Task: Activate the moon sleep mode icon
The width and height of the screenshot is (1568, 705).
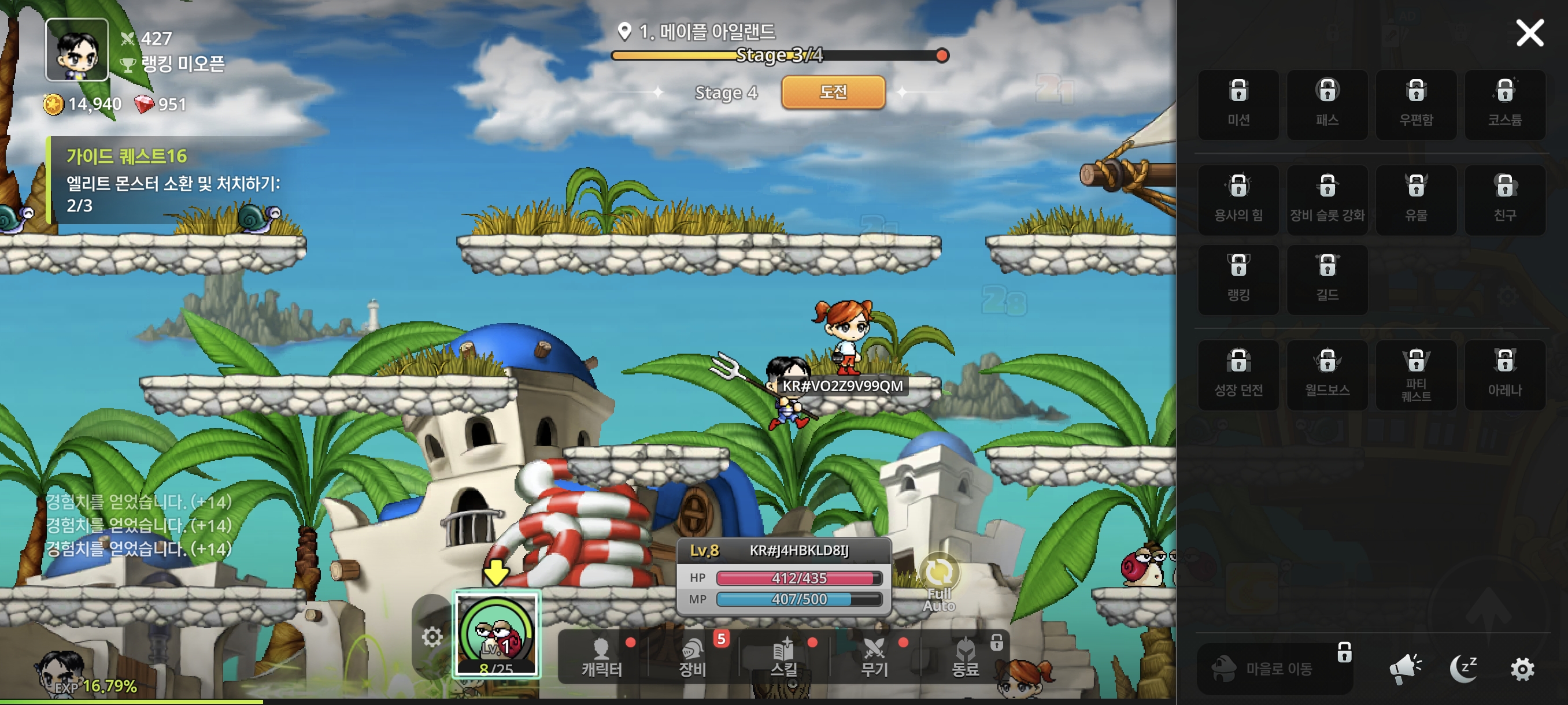Action: click(1463, 669)
